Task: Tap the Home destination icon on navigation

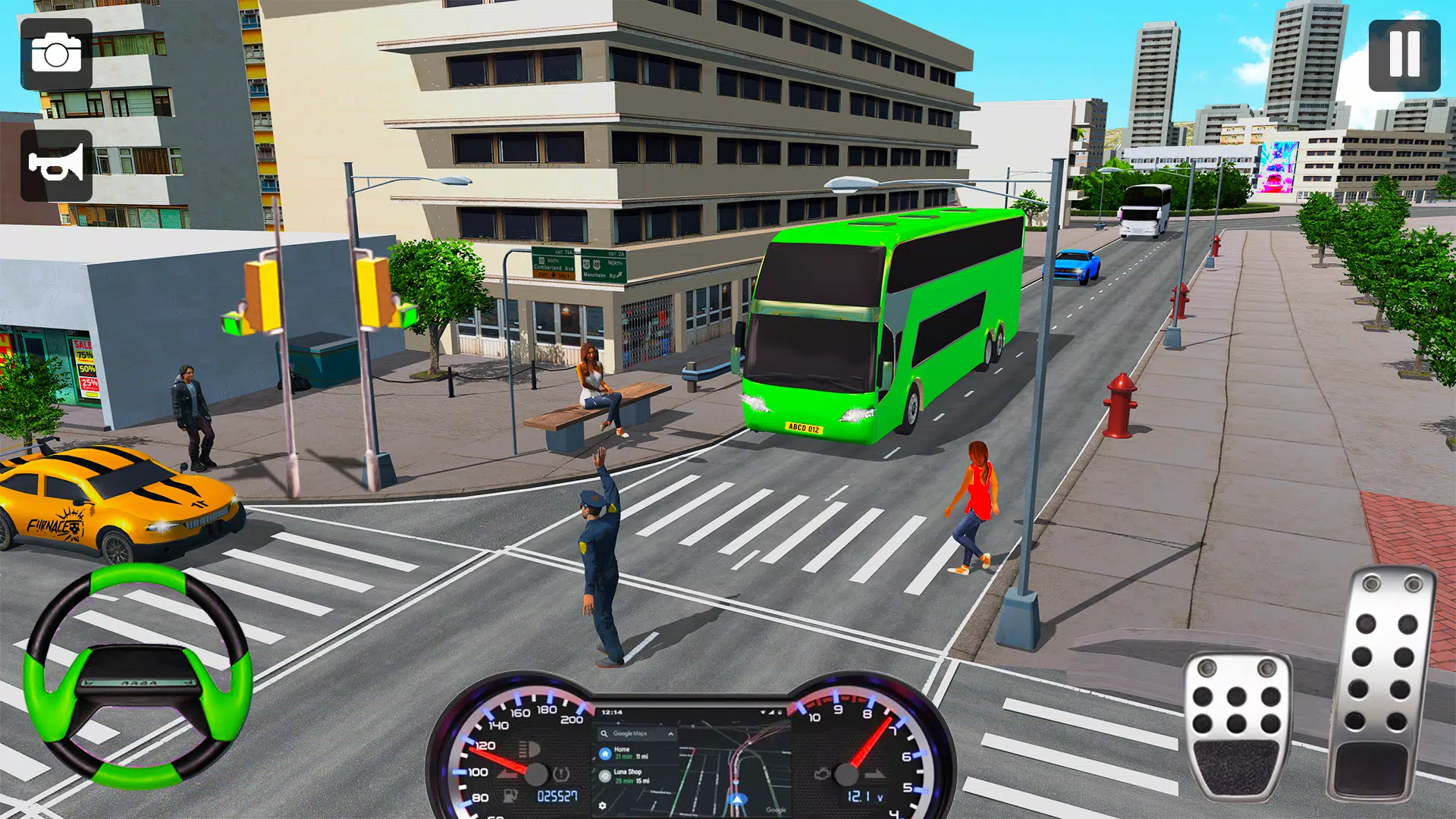Action: click(x=604, y=754)
